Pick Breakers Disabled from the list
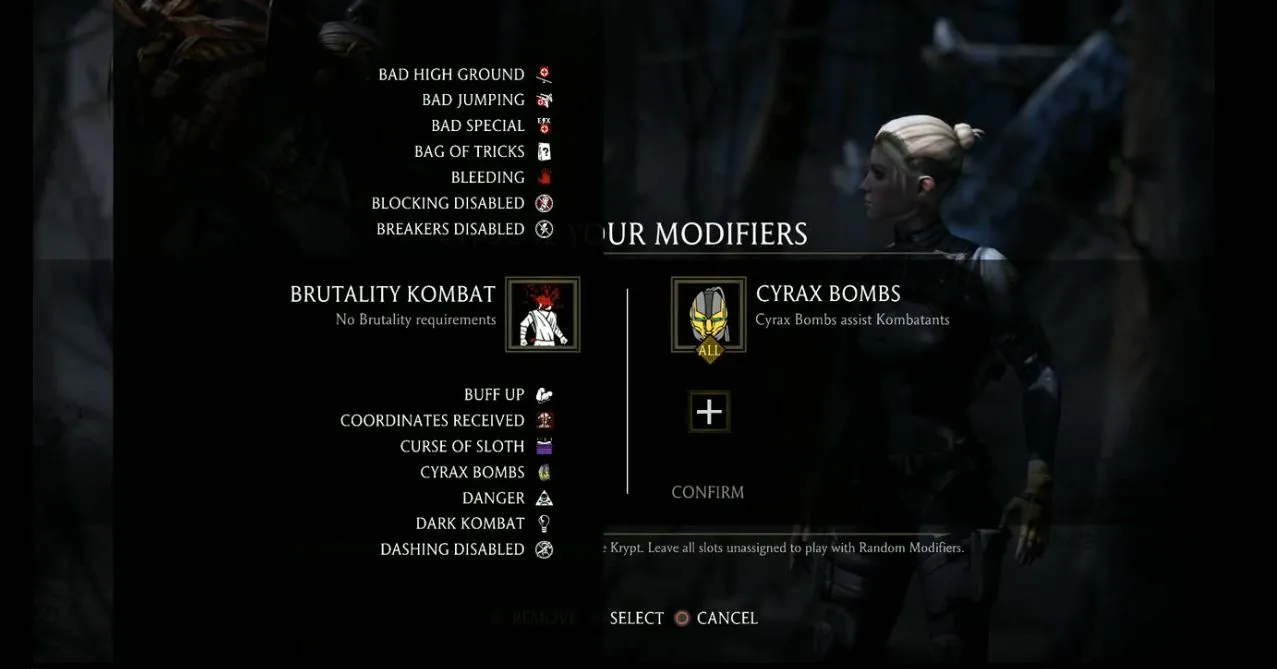1277x669 pixels. [x=451, y=229]
